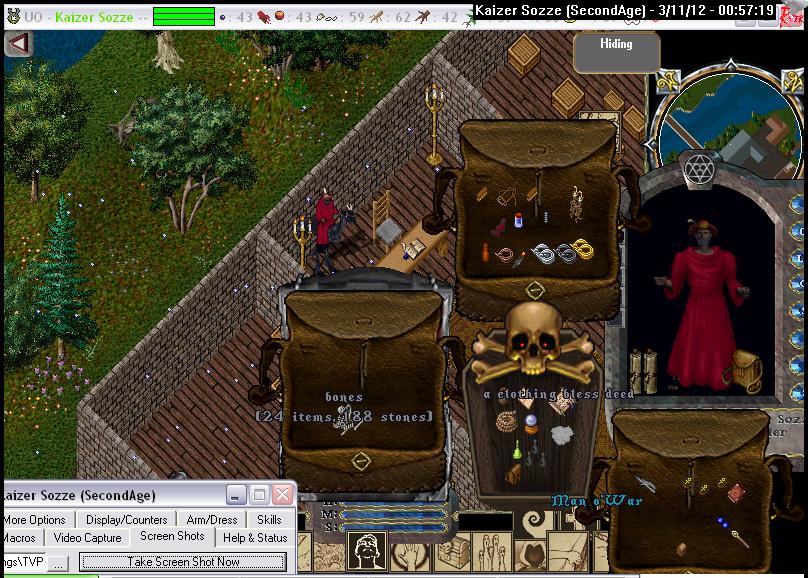Switch to the Skills tab
Viewport: 808px width, 578px height.
tap(269, 519)
